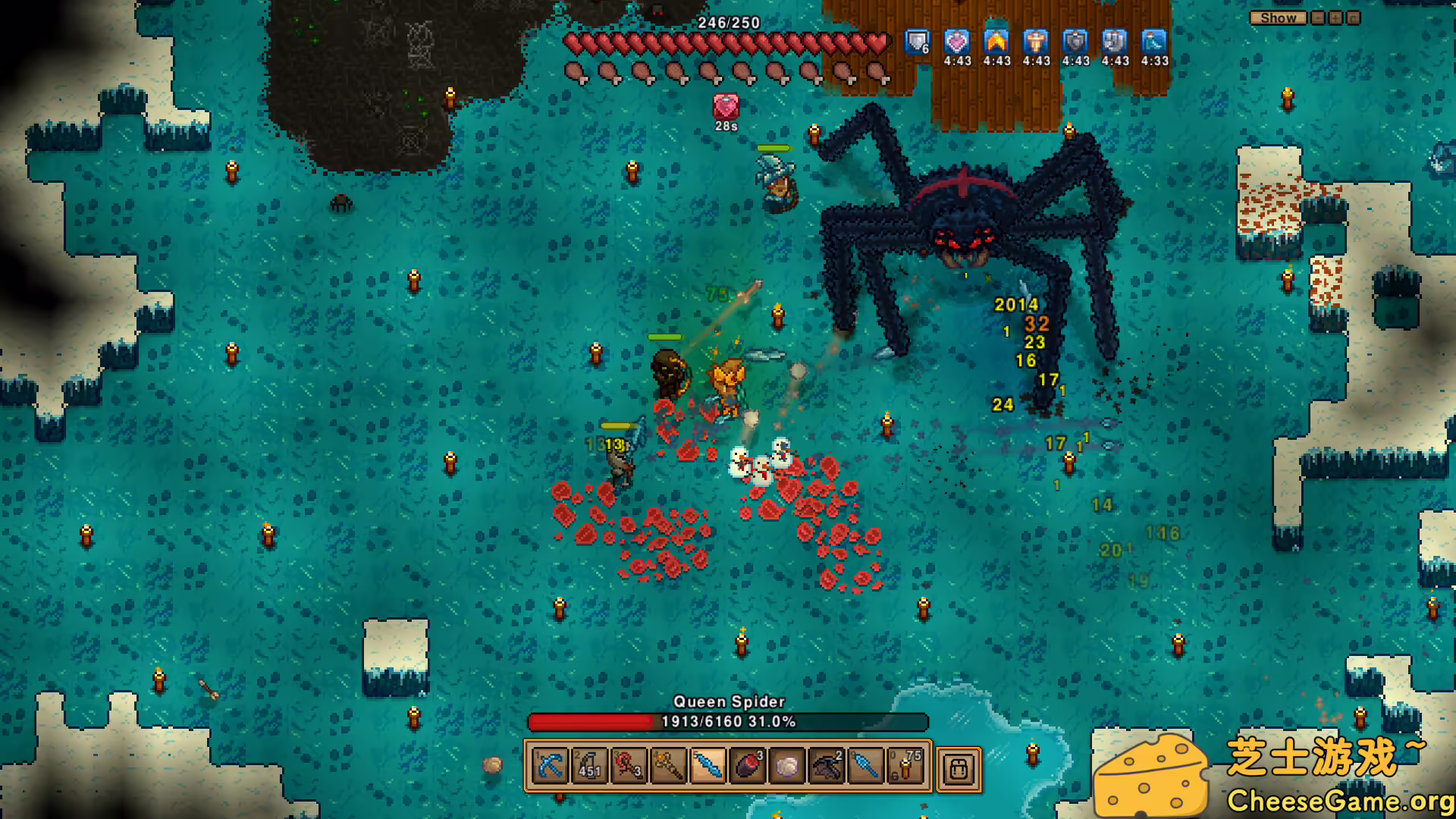The image size is (1456, 819).
Task: Choose the red staff in hotbar slot 3
Action: (x=629, y=767)
